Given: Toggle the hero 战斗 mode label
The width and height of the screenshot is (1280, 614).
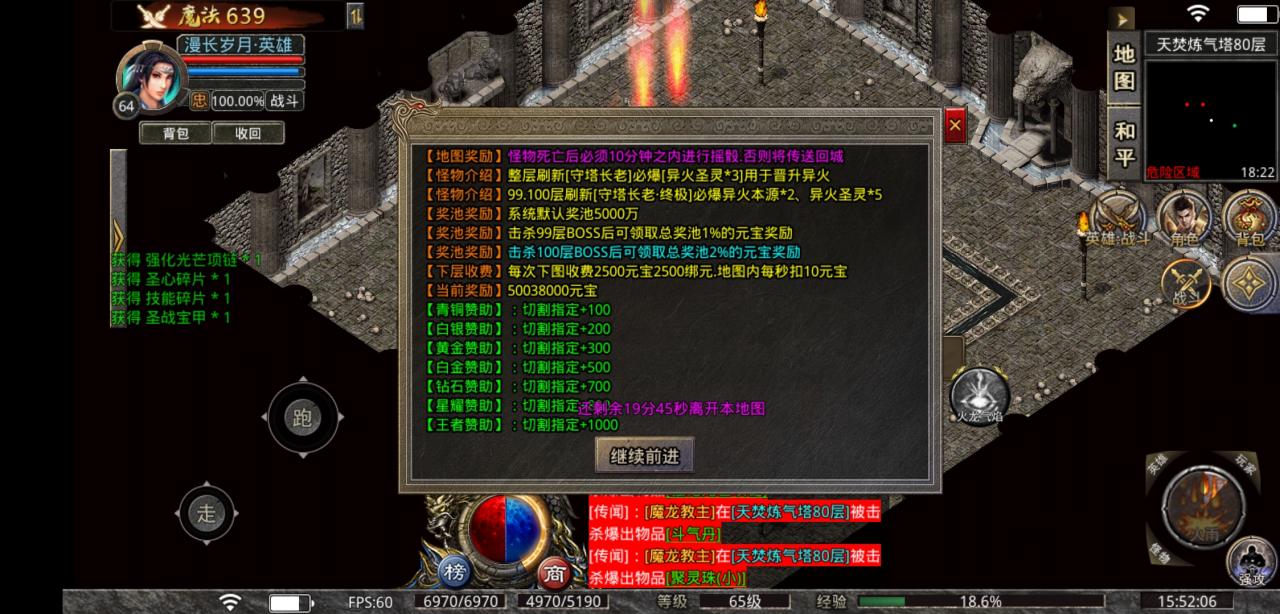Looking at the screenshot, I should [x=286, y=101].
